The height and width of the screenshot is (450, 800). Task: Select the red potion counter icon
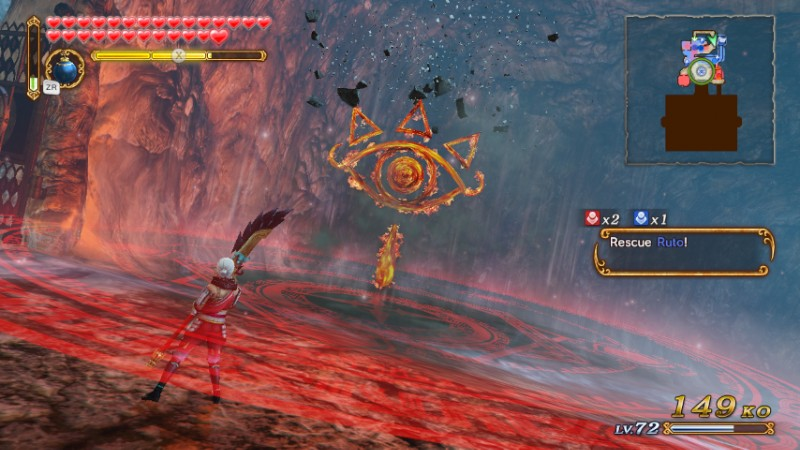pyautogui.click(x=593, y=218)
